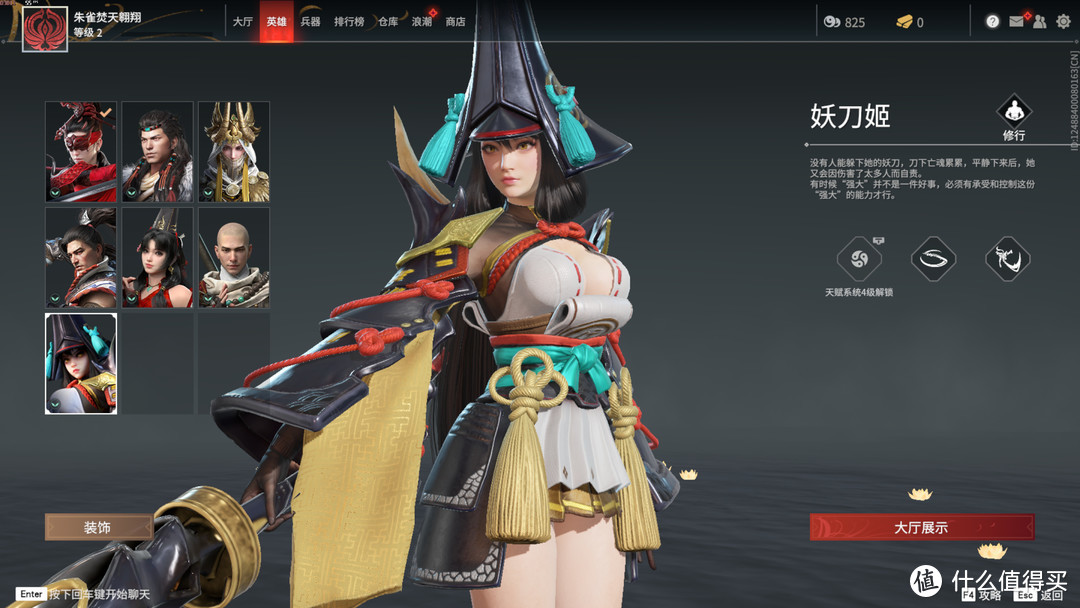Open settings with the gear icon

(x=1063, y=21)
